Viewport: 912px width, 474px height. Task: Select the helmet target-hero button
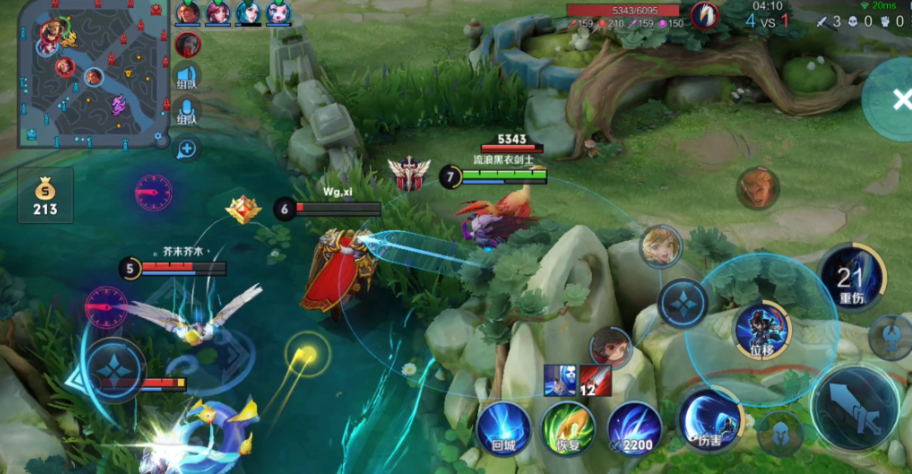click(x=782, y=432)
